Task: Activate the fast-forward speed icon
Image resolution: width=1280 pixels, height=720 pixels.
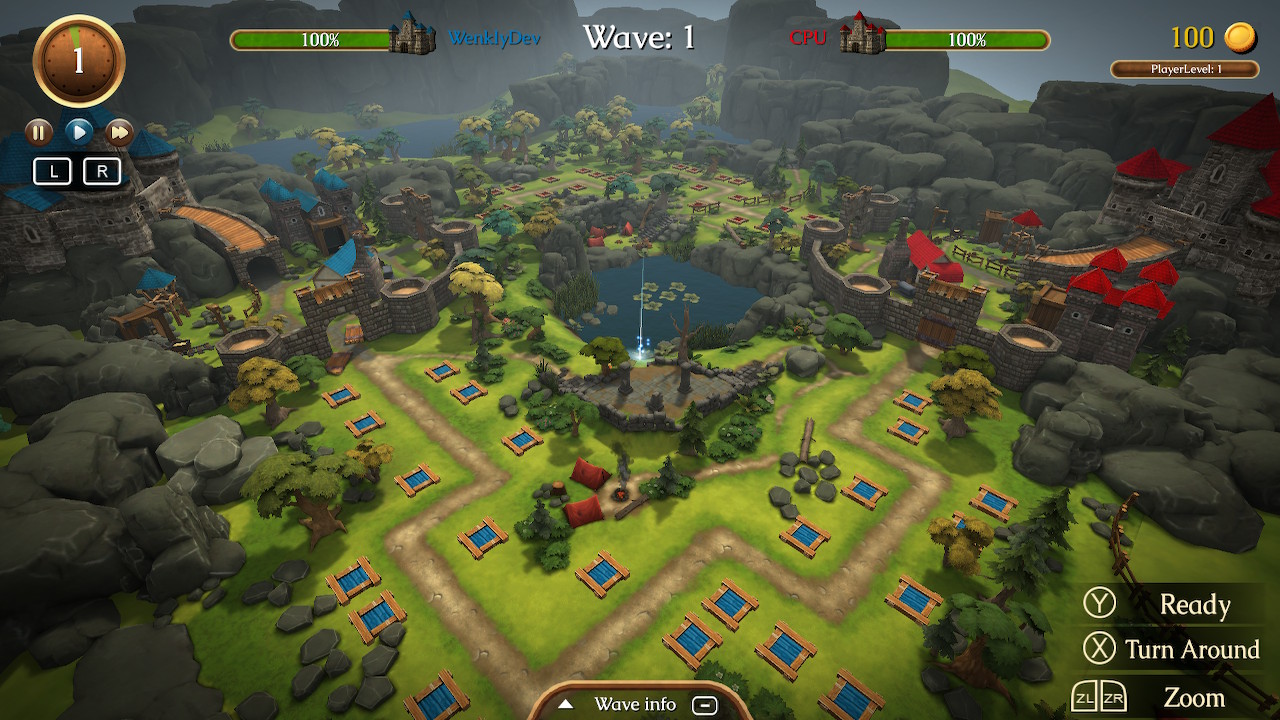Action: 118,131
